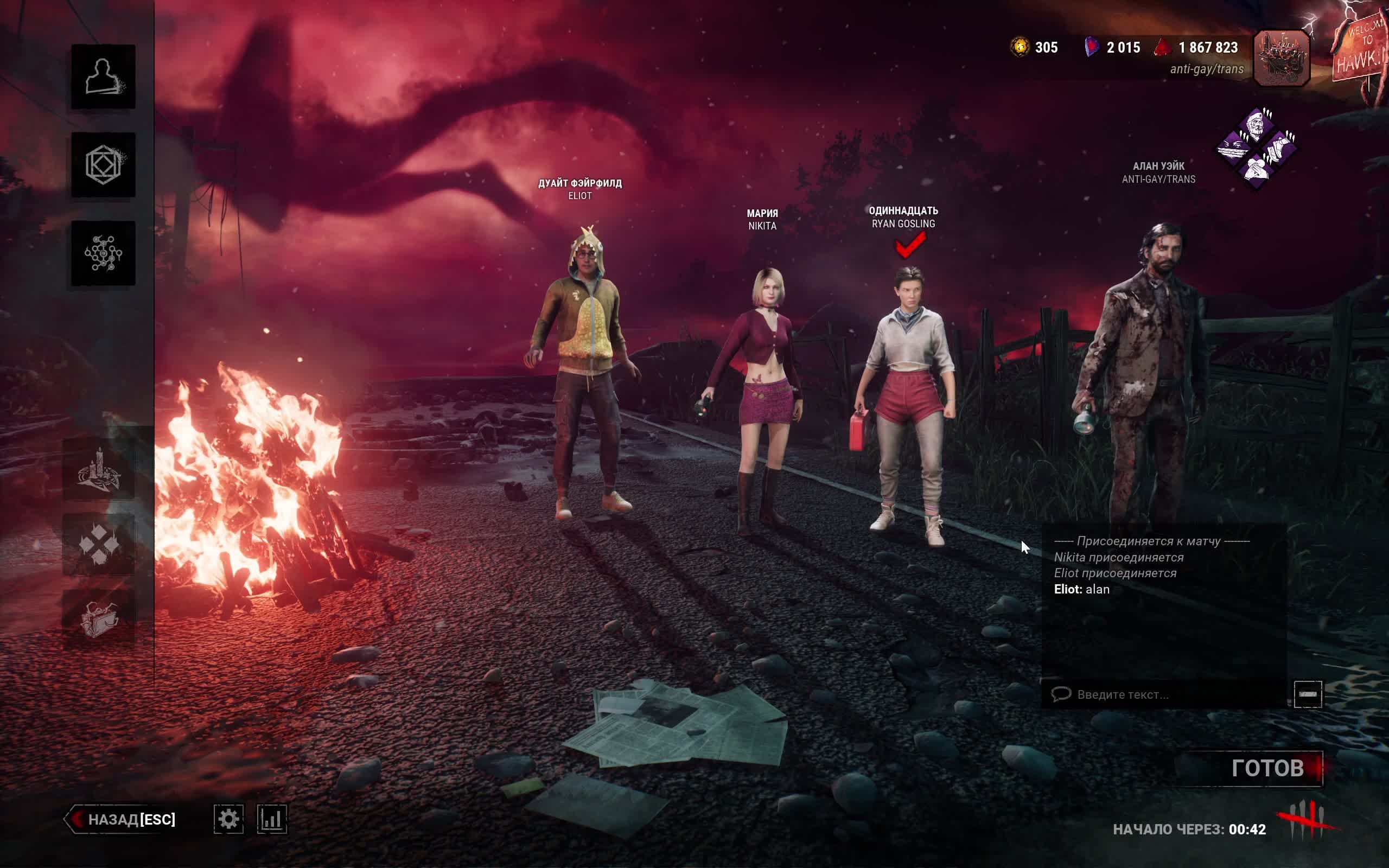Open the player profile avatar
Viewport: 1389px width, 868px height.
[x=1281, y=58]
